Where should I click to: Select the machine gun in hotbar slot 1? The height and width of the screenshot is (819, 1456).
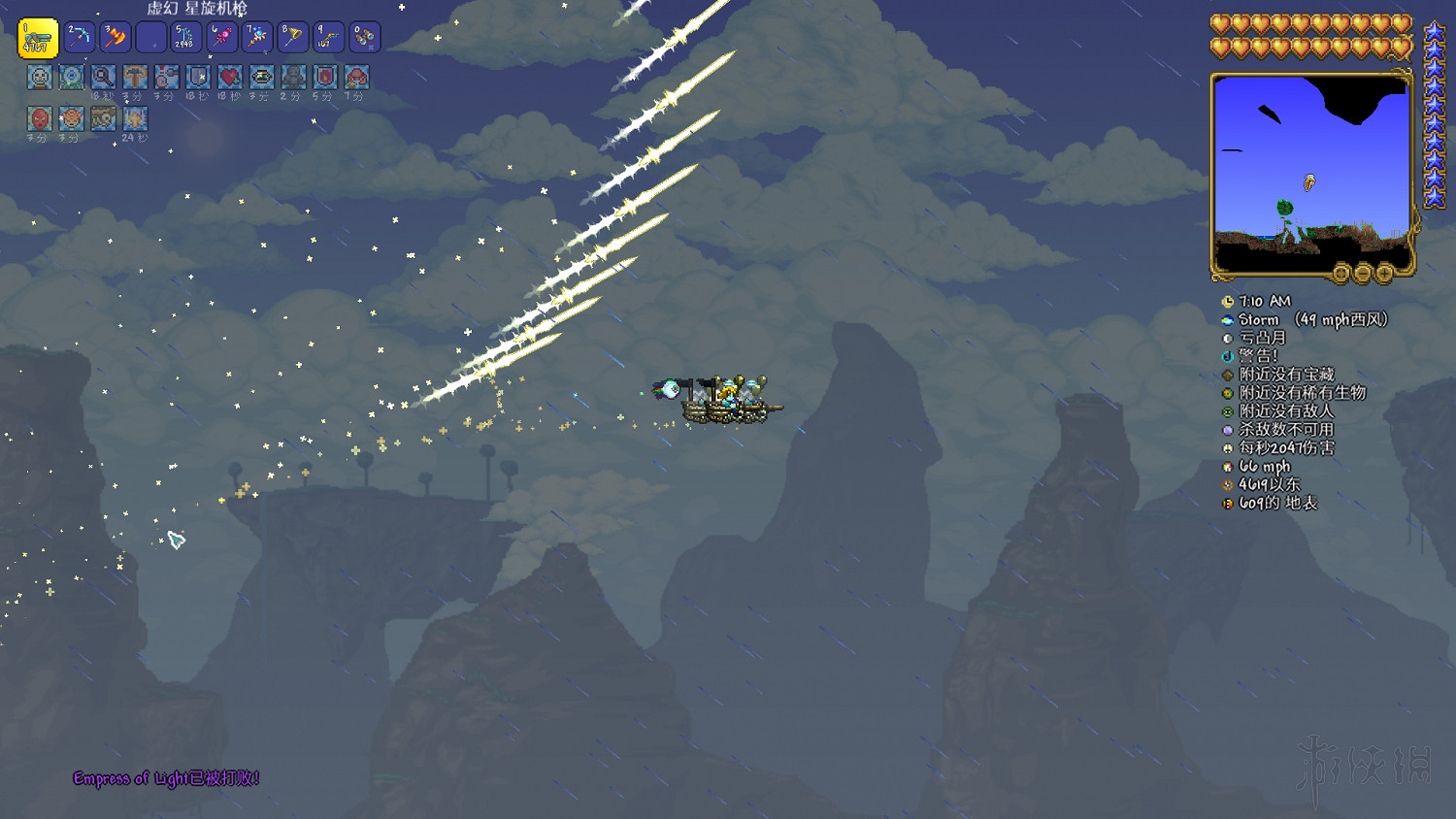(37, 37)
